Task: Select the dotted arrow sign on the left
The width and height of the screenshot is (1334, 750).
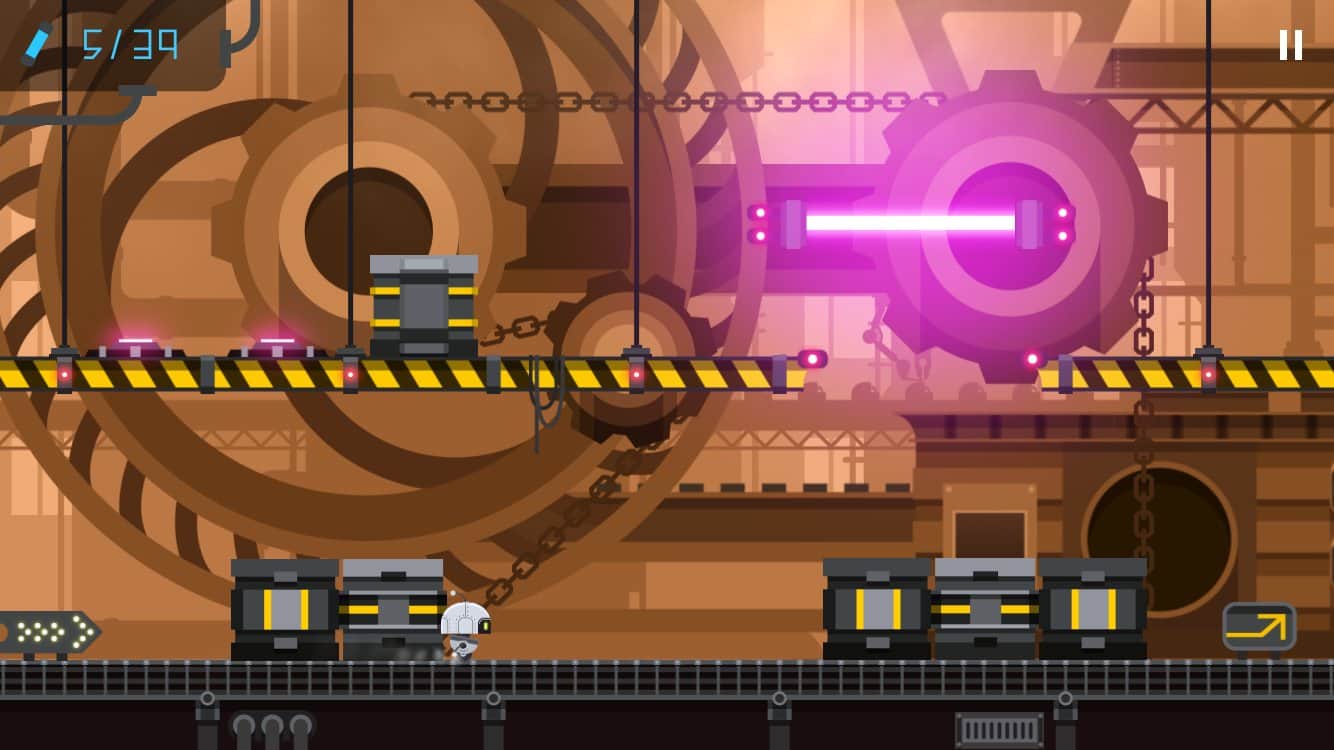Action: click(47, 633)
